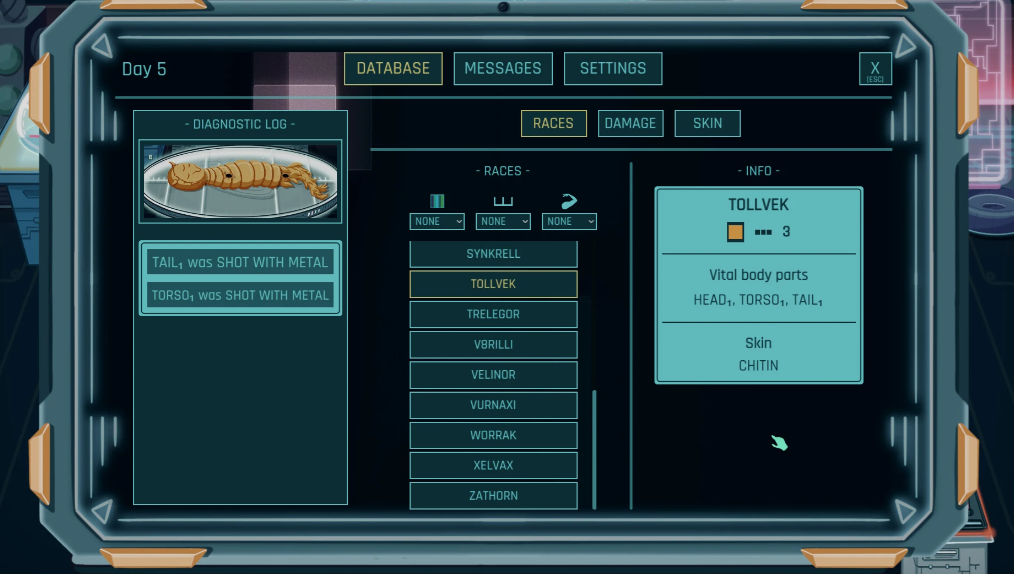1014x574 pixels.
Task: Click the VELINOR race row
Action: tap(493, 375)
